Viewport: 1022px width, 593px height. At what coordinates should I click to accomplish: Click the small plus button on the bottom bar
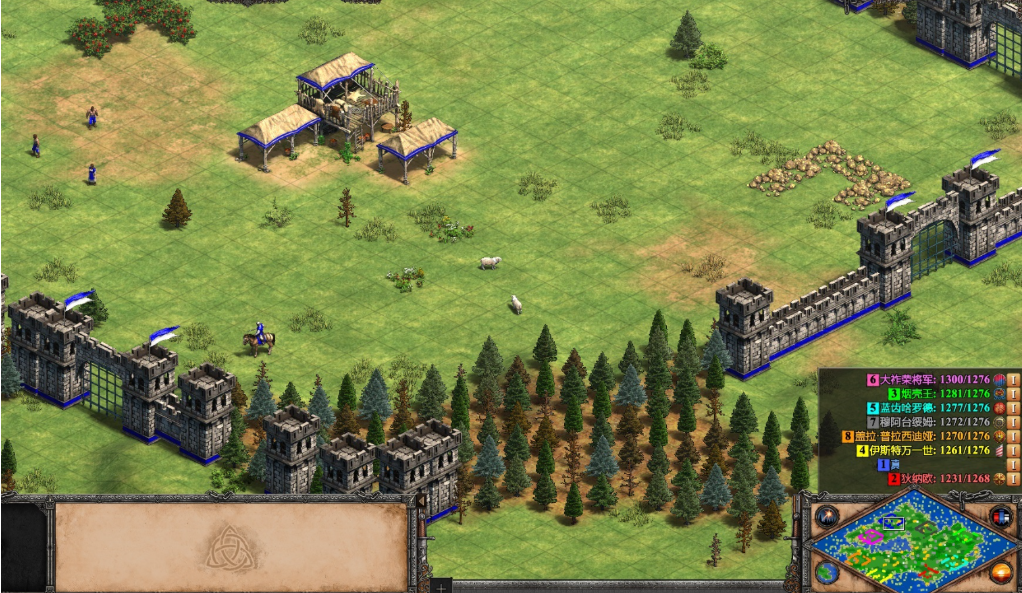point(439,586)
